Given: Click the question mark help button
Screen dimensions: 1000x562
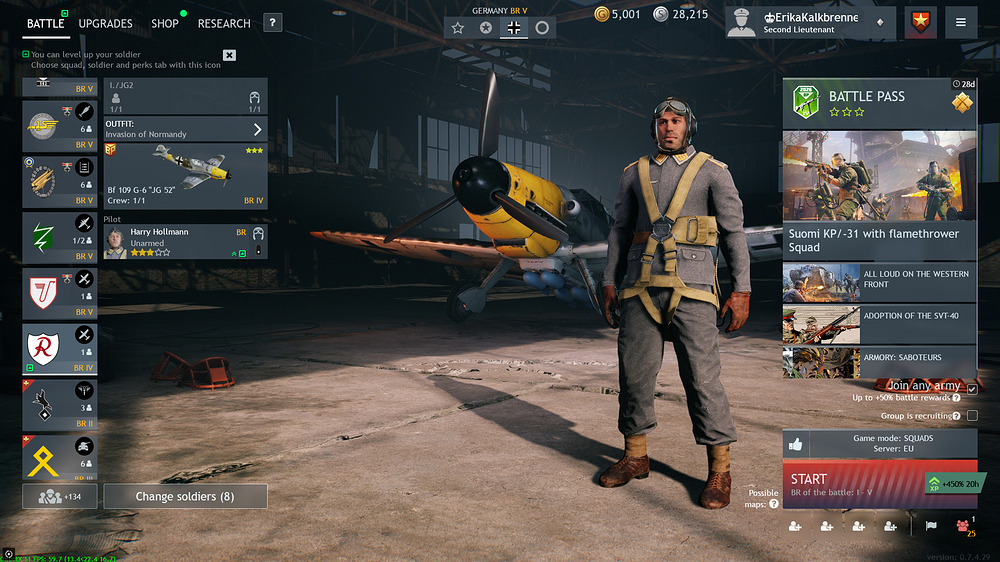Looking at the screenshot, I should click(272, 23).
